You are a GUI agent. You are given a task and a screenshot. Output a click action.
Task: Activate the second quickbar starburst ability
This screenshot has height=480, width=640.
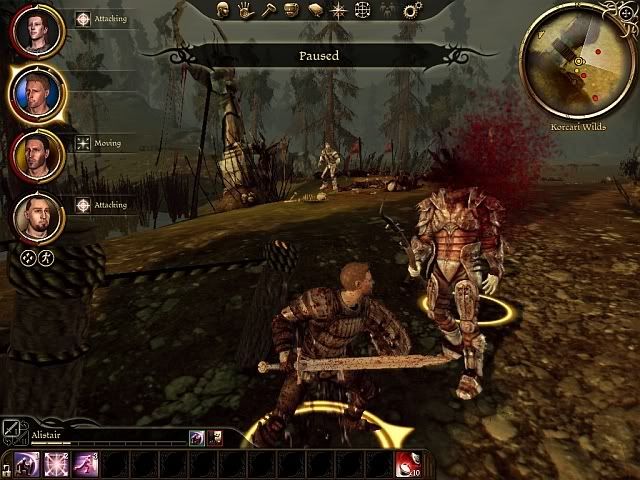(56, 464)
